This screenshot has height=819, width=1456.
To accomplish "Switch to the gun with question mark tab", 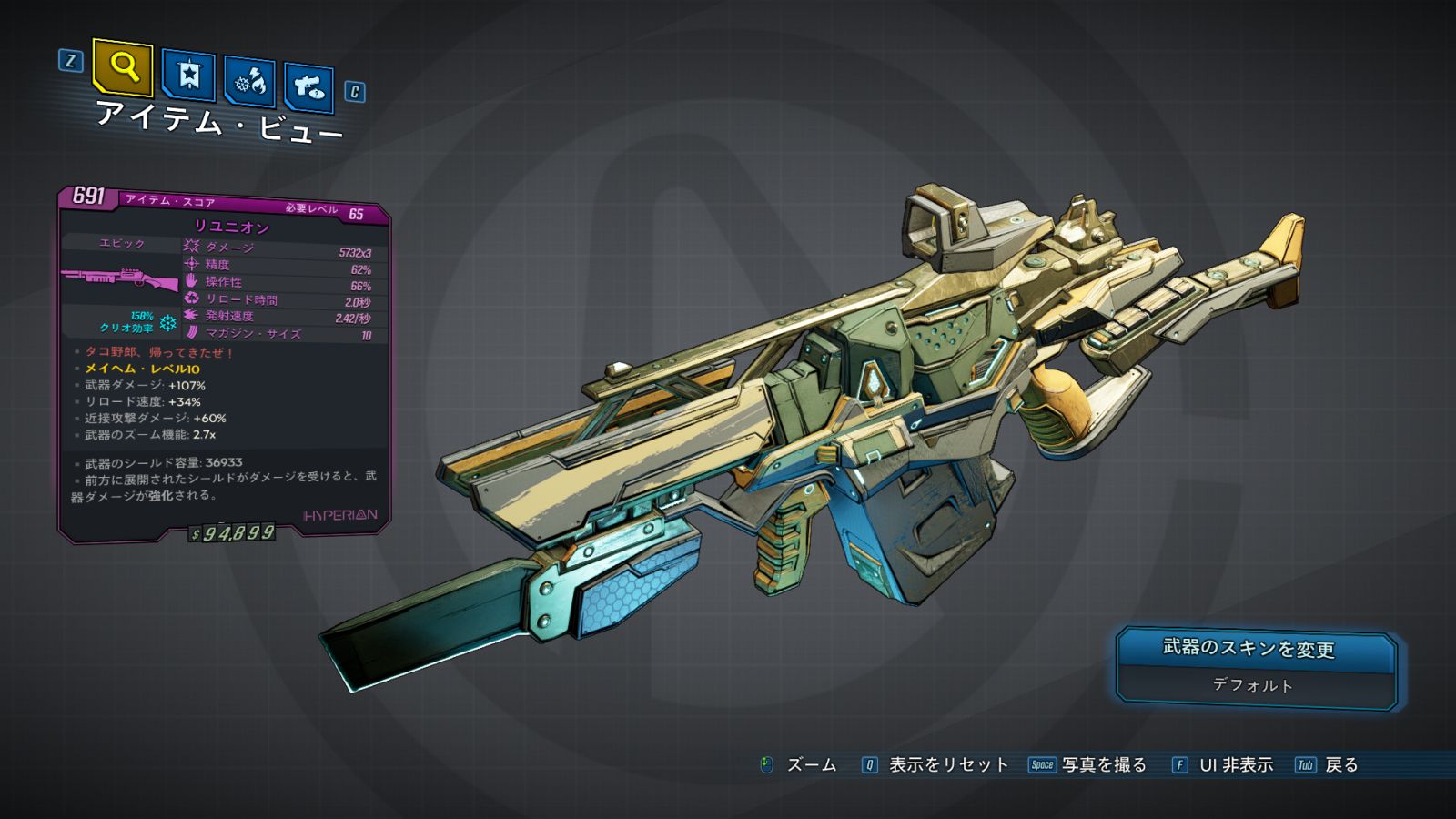I will [308, 87].
